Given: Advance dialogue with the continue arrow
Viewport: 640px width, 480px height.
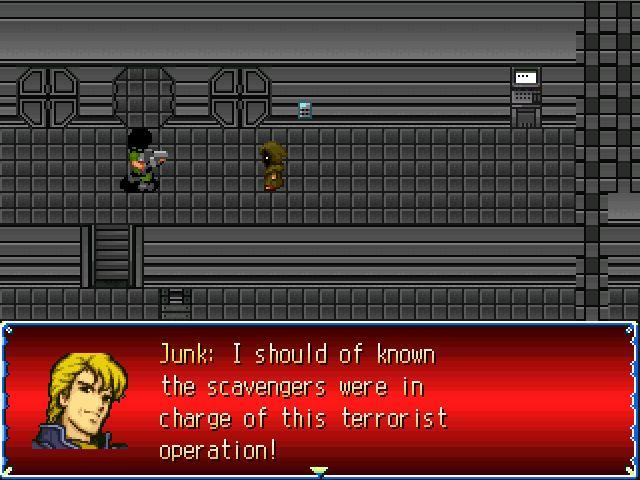Looking at the screenshot, I should pos(319,469).
